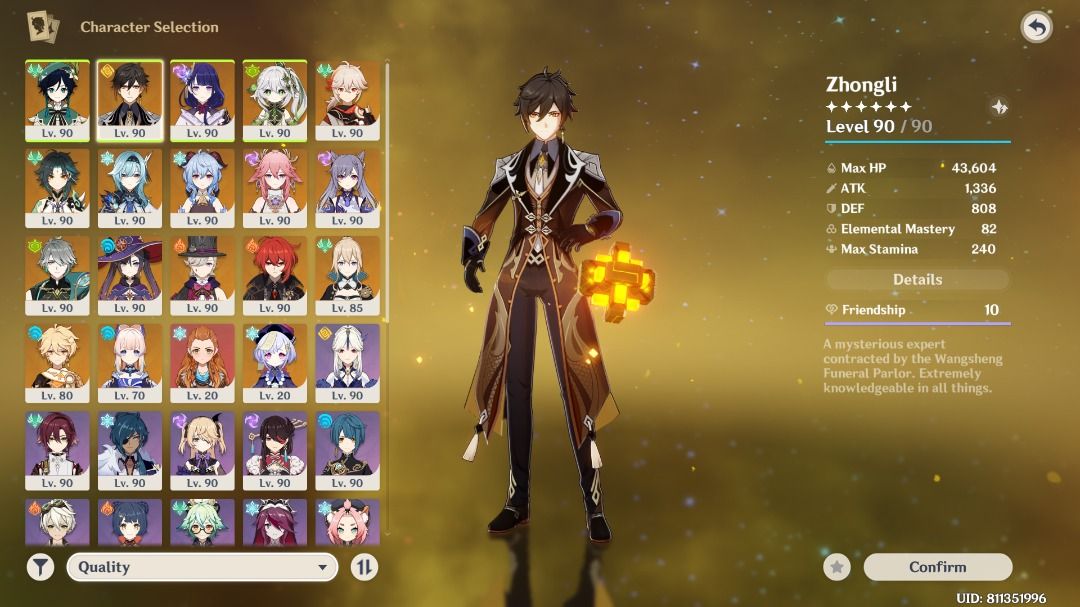Select Jean at level 85
1080x607 pixels.
tap(347, 274)
